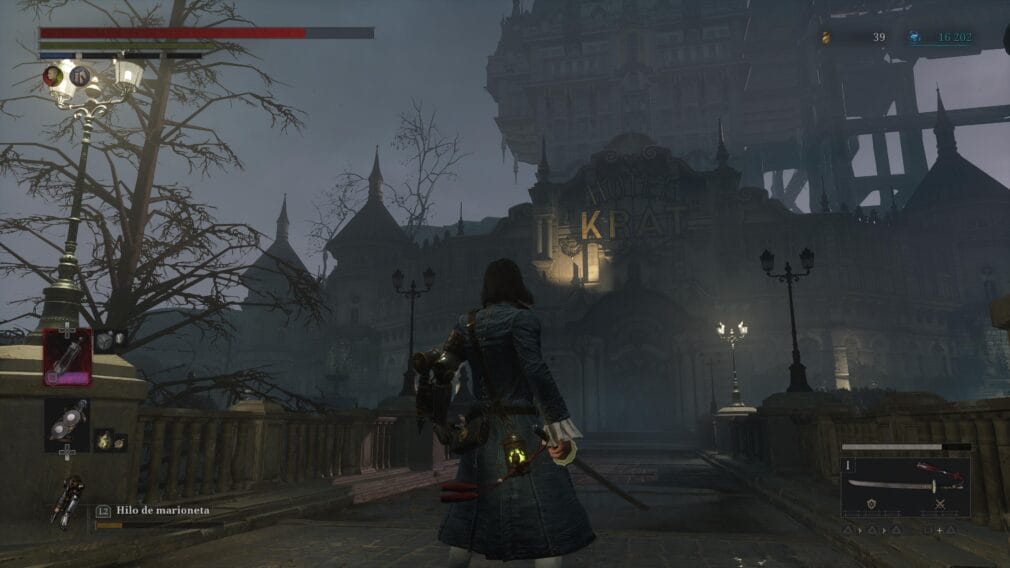Image resolution: width=1010 pixels, height=568 pixels.
Task: Click the gold coin fruit icon
Action: [x=826, y=38]
